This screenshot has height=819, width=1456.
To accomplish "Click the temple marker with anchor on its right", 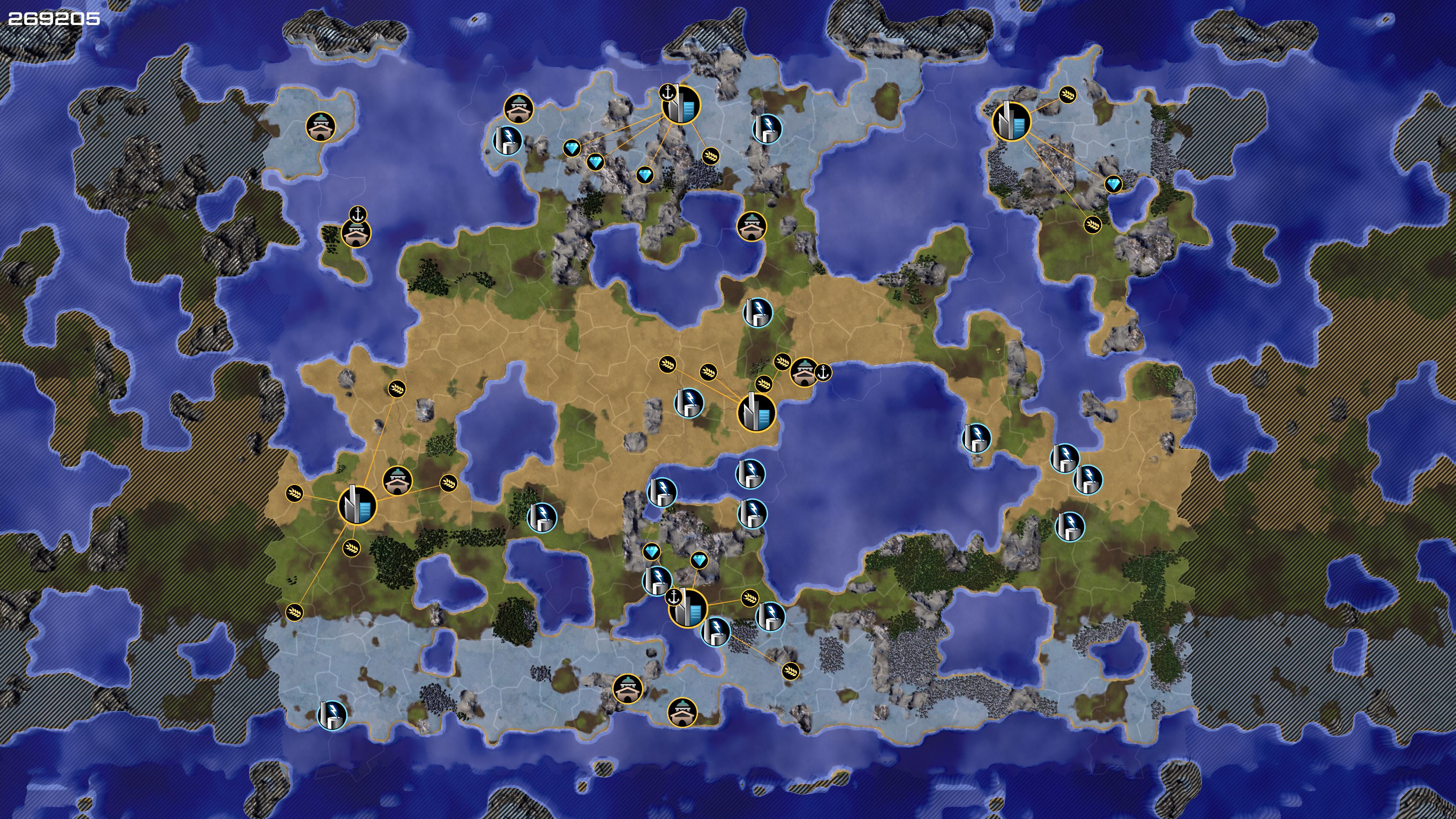I will (x=804, y=372).
